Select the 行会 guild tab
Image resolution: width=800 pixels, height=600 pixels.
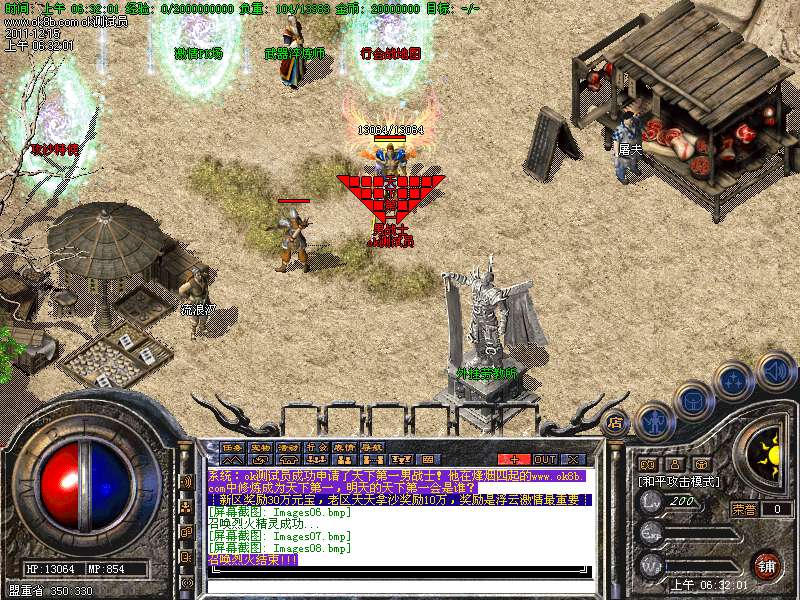point(316,447)
